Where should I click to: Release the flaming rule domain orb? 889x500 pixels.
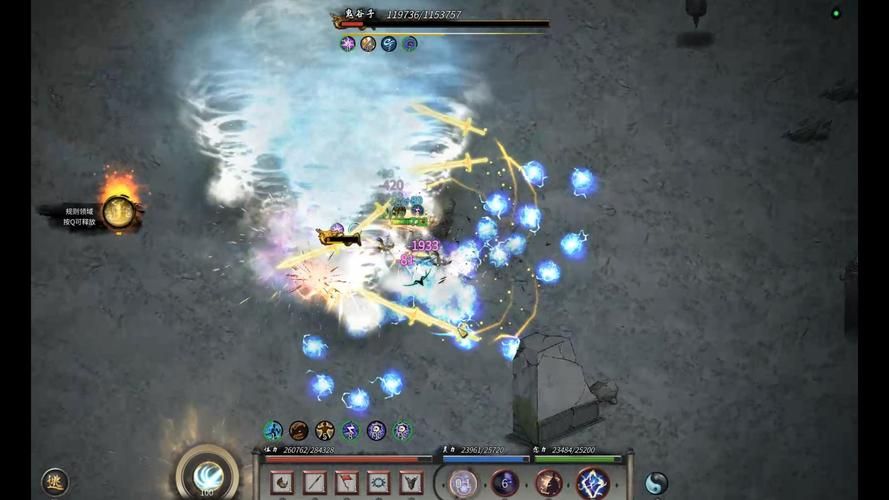pos(119,211)
